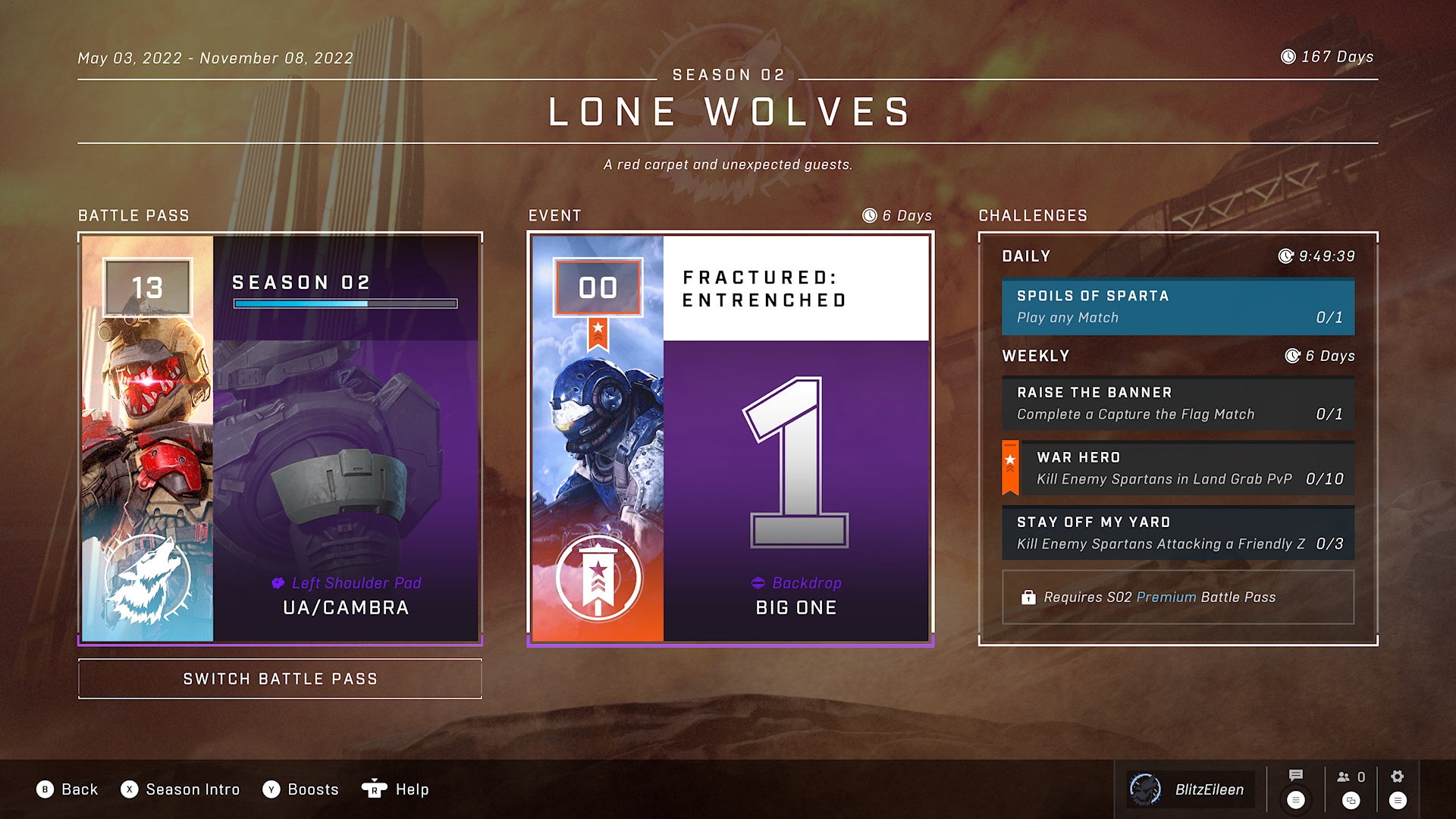Select the Spoils of Sparta daily challenge

(1178, 306)
